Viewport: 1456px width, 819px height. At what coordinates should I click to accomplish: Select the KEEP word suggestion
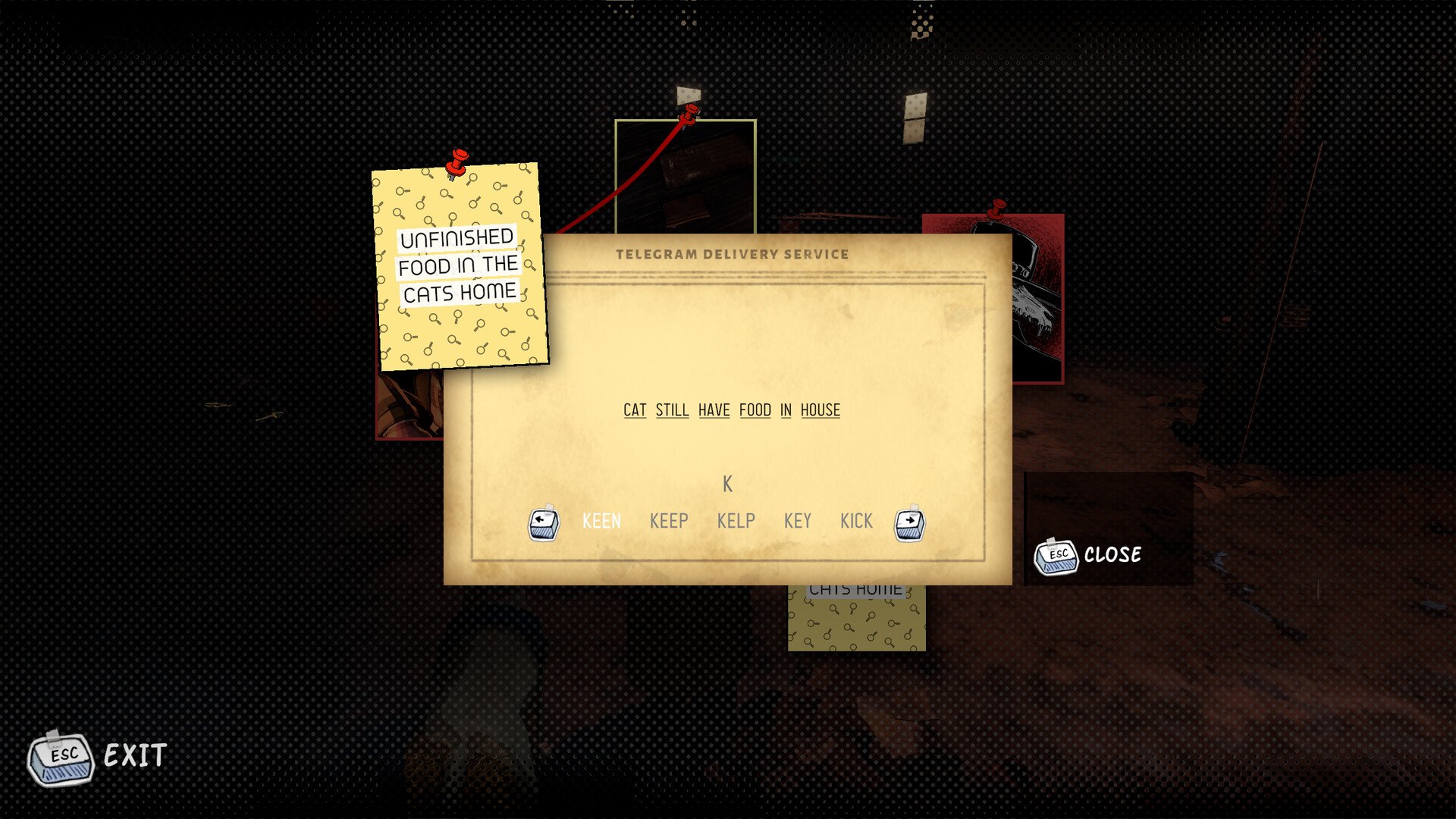[669, 521]
